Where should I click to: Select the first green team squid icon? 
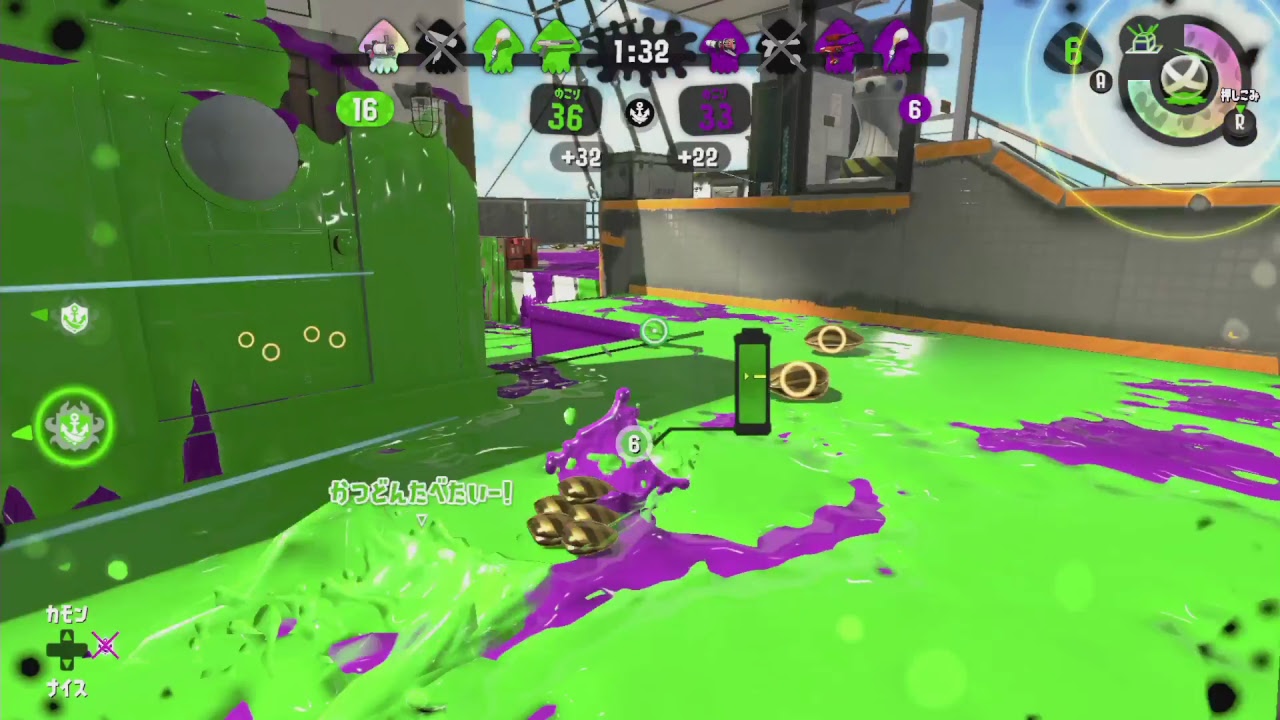click(x=385, y=46)
